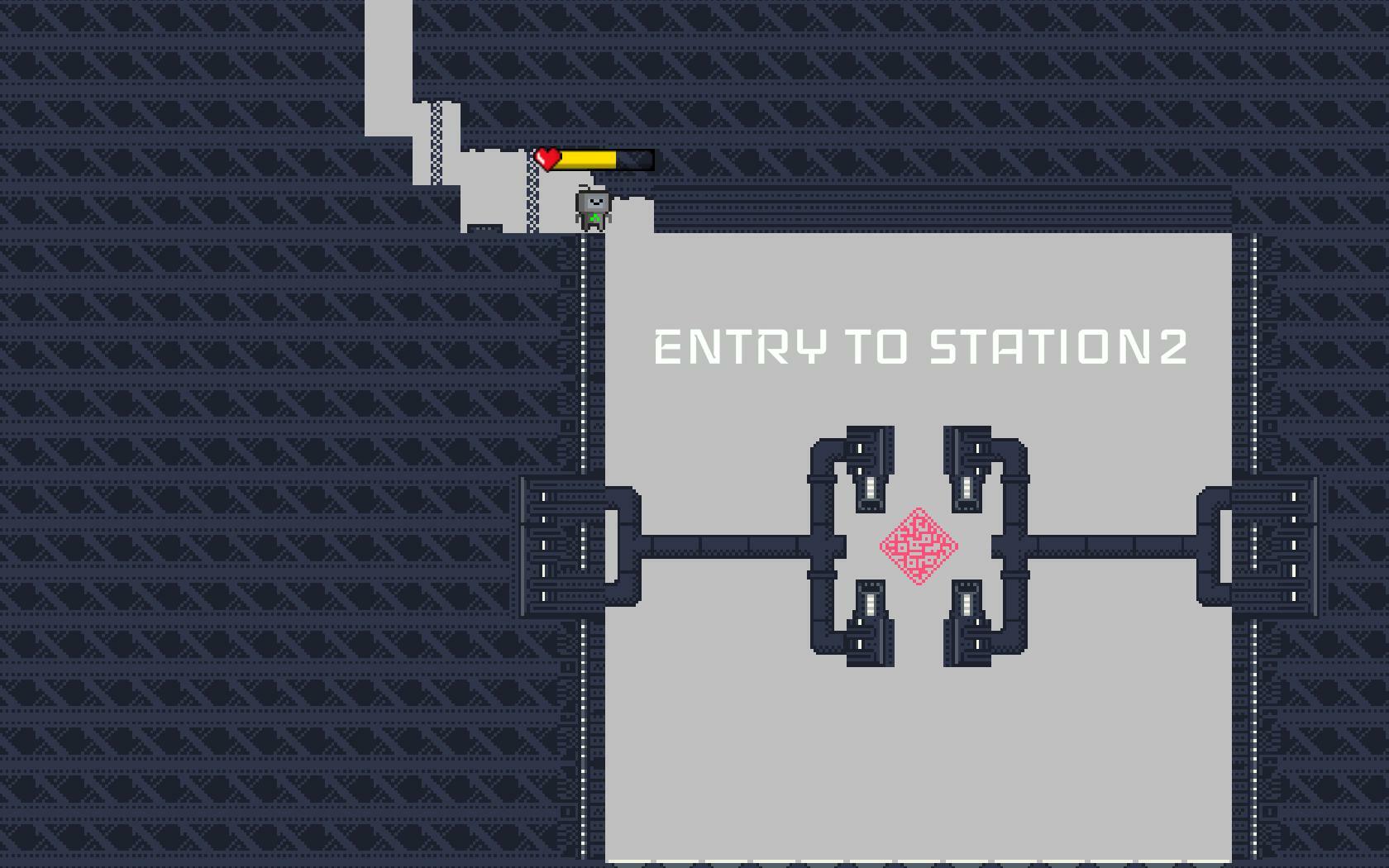Screen dimensions: 1389x868
Task: Click the red heart health icon
Action: [547, 157]
